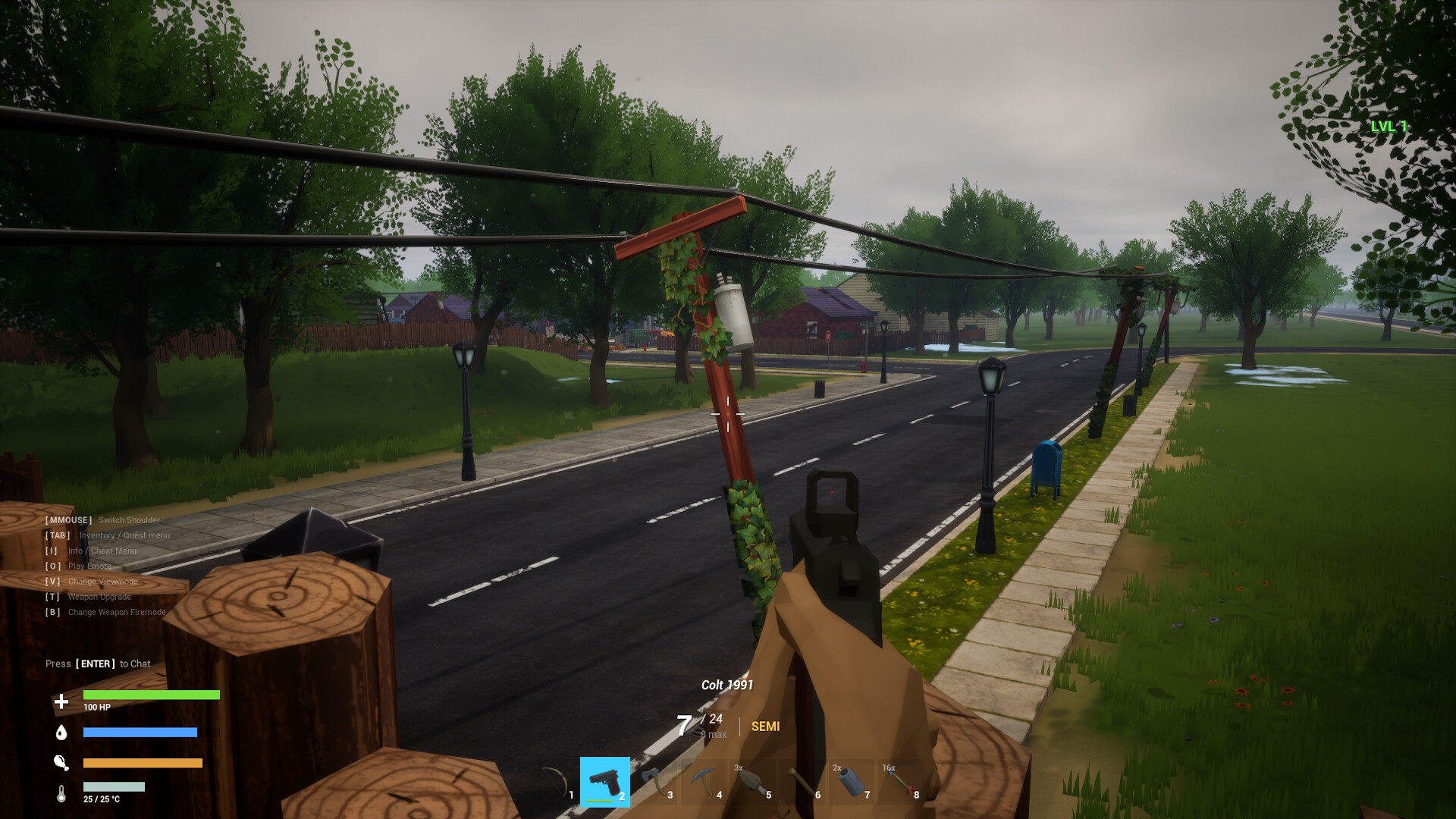Click the Switch Shoulder hint
Screen dimensions: 1456x819
102,520
